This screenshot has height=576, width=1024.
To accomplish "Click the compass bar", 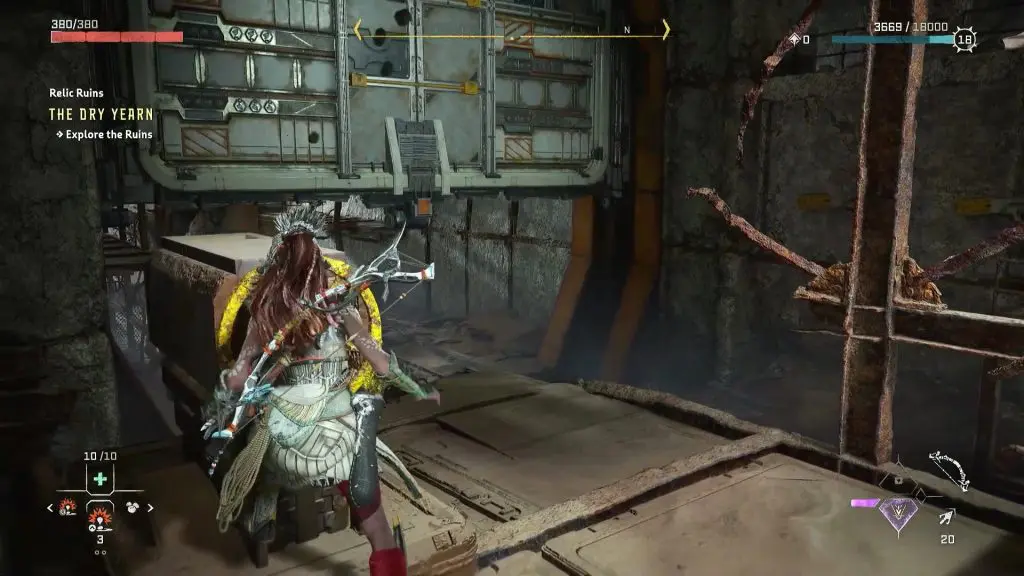I will click(511, 30).
